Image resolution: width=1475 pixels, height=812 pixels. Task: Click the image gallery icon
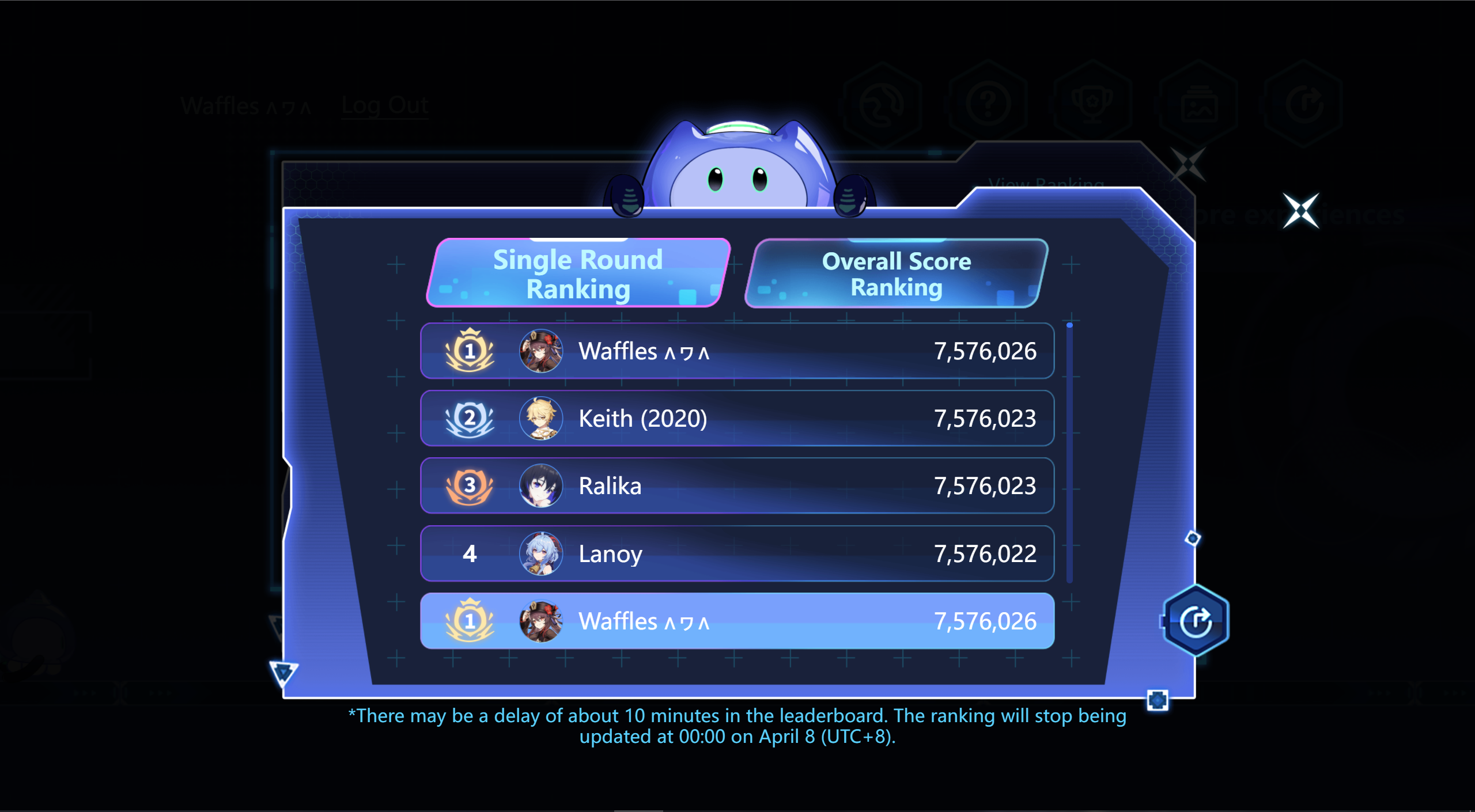(x=1200, y=104)
